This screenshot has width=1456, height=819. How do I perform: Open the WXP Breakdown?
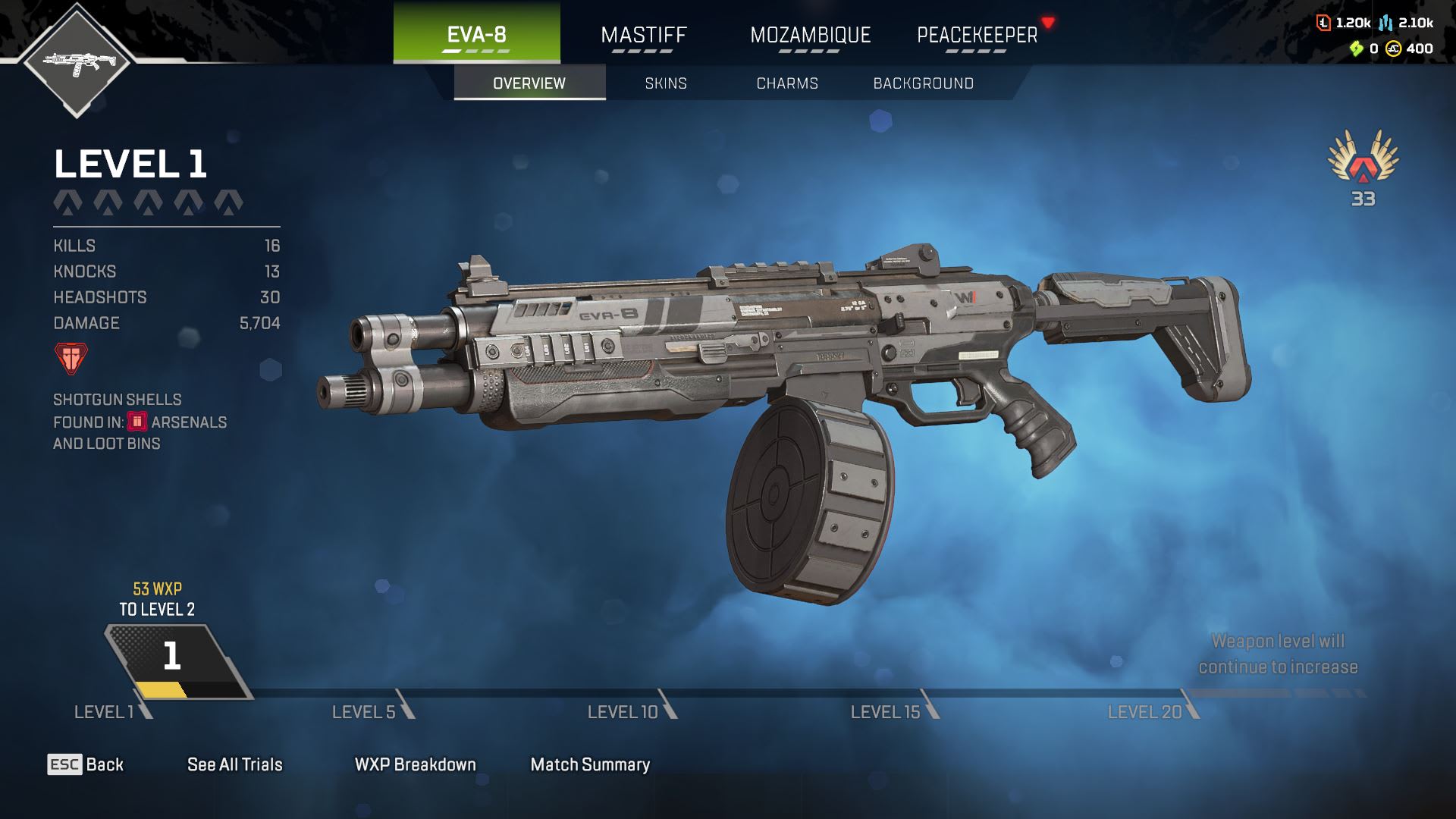coord(415,764)
